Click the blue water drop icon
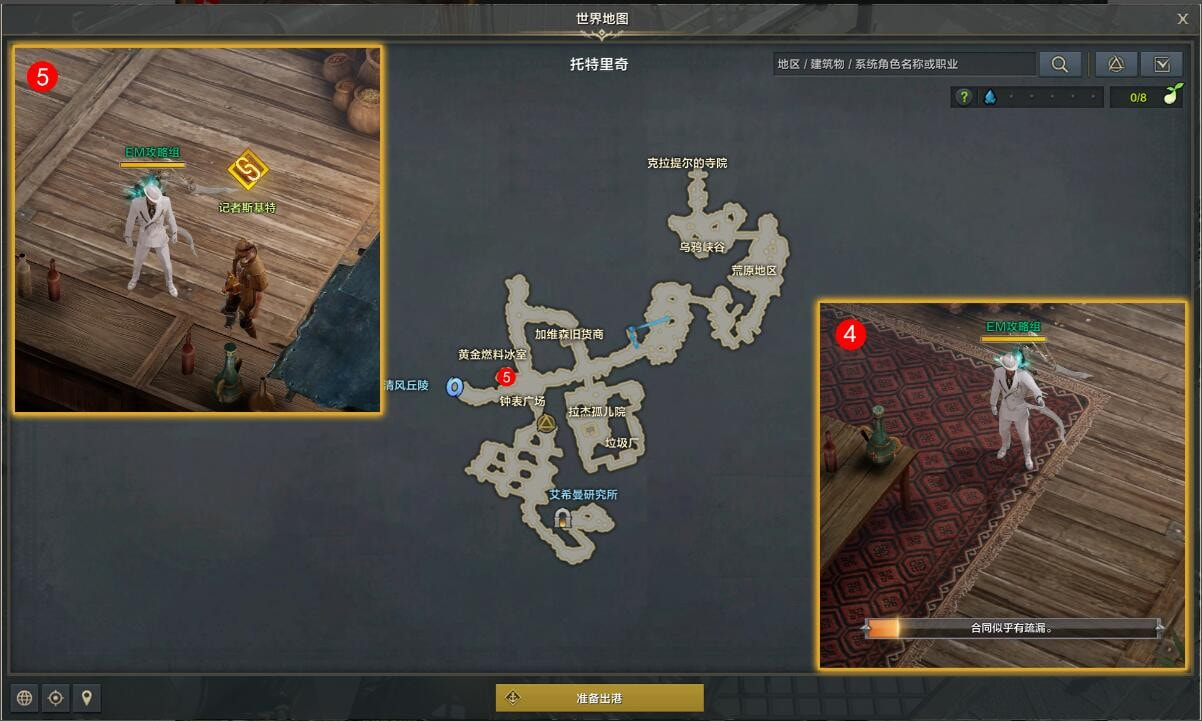 click(989, 97)
